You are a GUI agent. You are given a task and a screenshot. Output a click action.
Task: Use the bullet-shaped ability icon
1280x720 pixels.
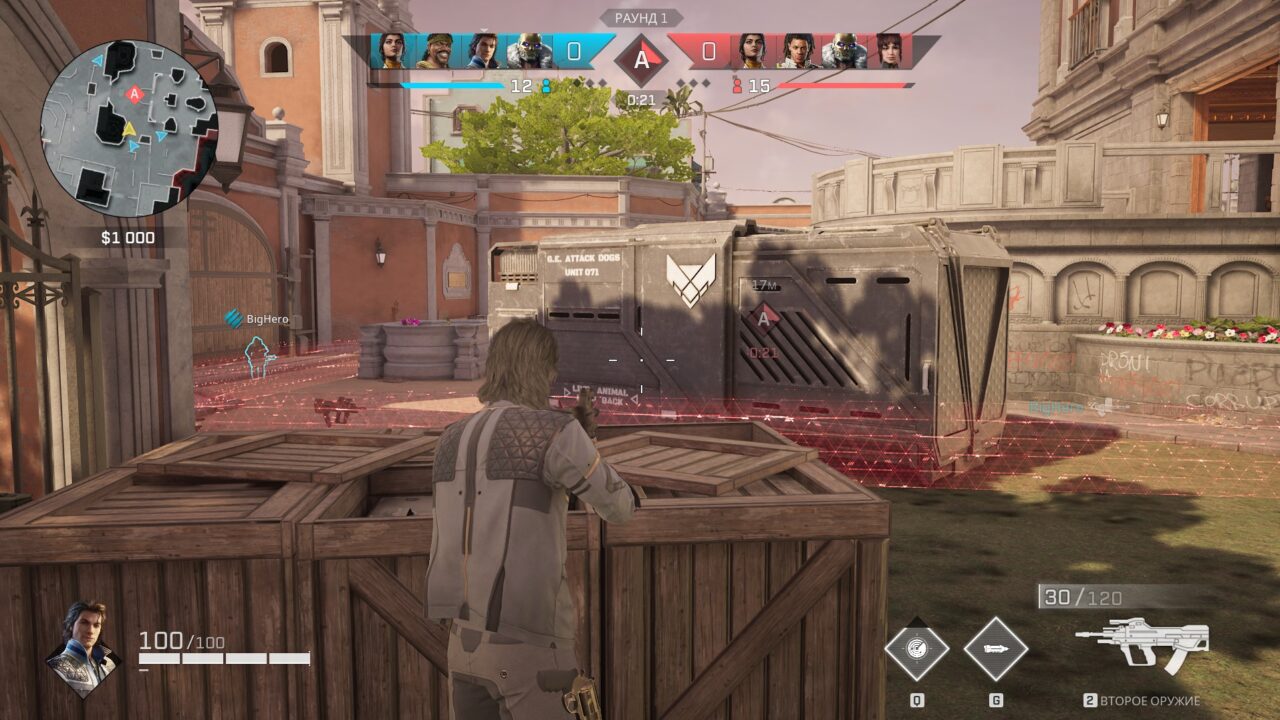point(996,649)
